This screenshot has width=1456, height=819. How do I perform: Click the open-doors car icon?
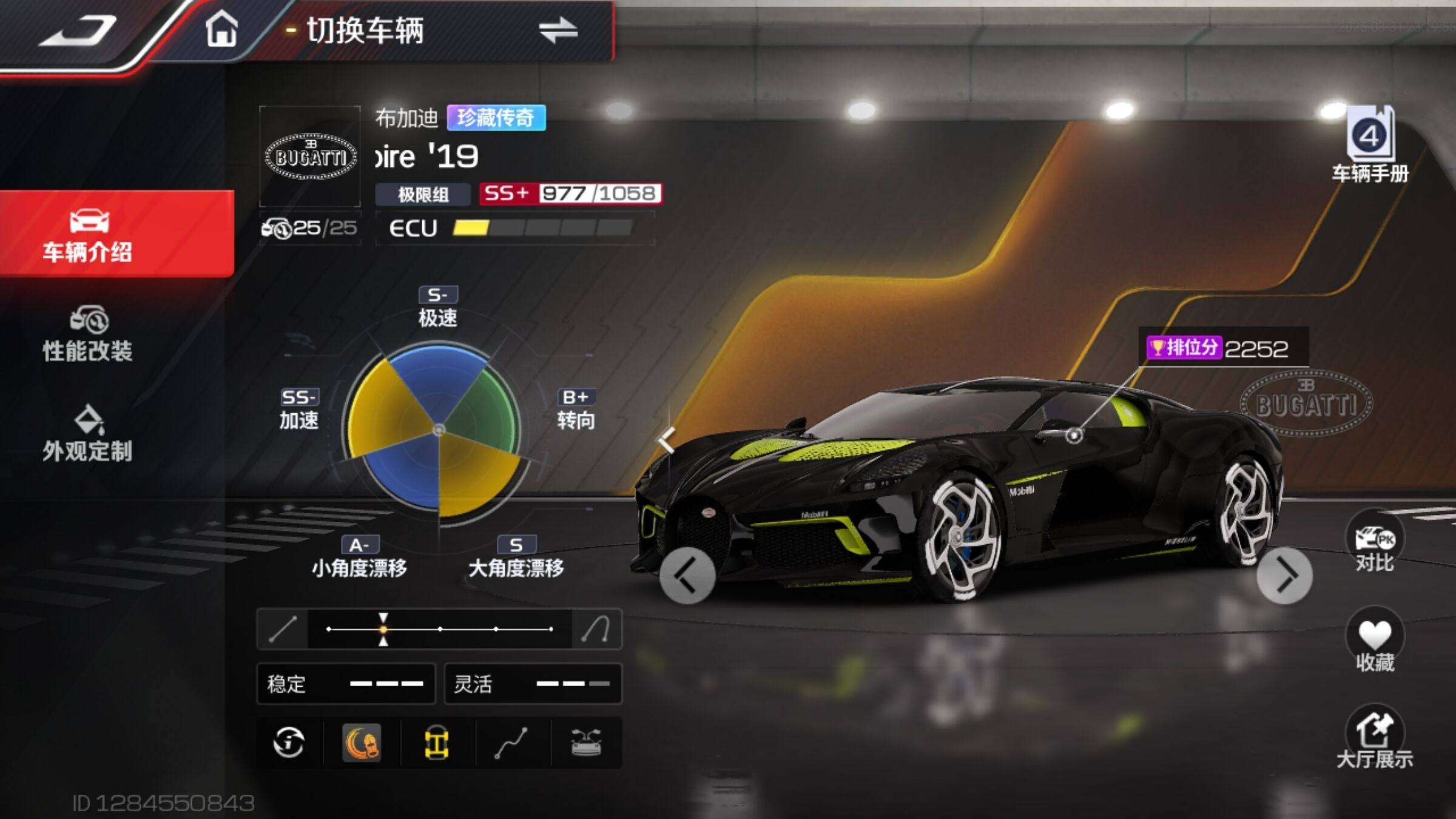[586, 743]
